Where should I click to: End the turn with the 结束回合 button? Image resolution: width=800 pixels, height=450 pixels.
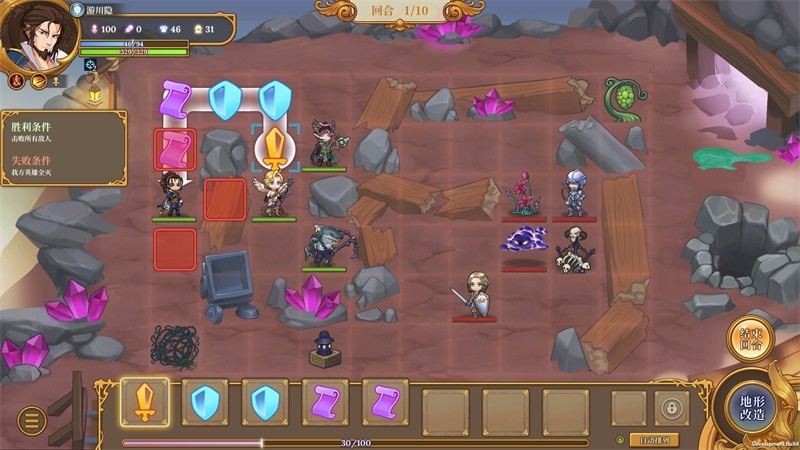[749, 340]
